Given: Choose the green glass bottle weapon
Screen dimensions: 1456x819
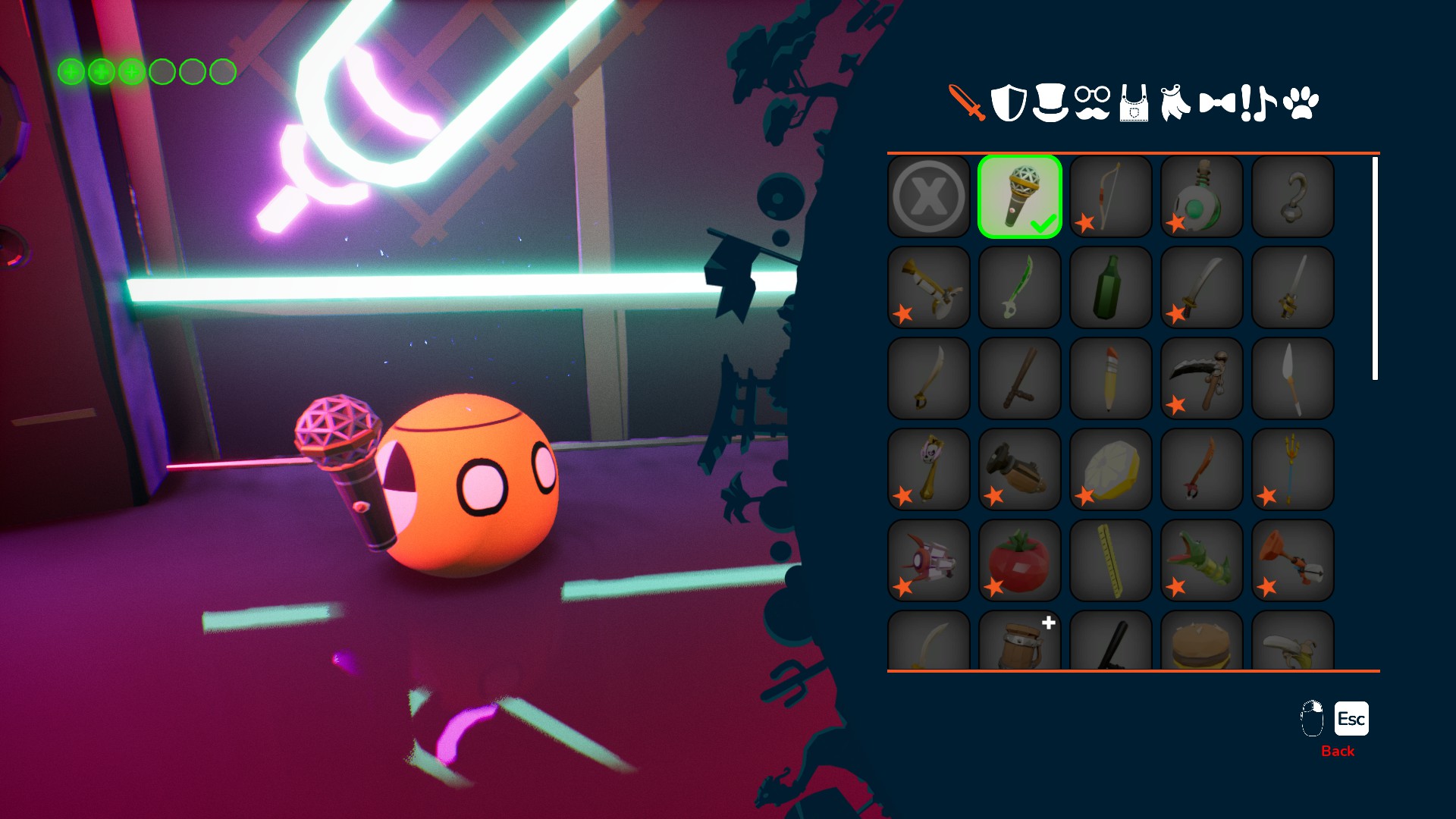Looking at the screenshot, I should click(x=1111, y=287).
